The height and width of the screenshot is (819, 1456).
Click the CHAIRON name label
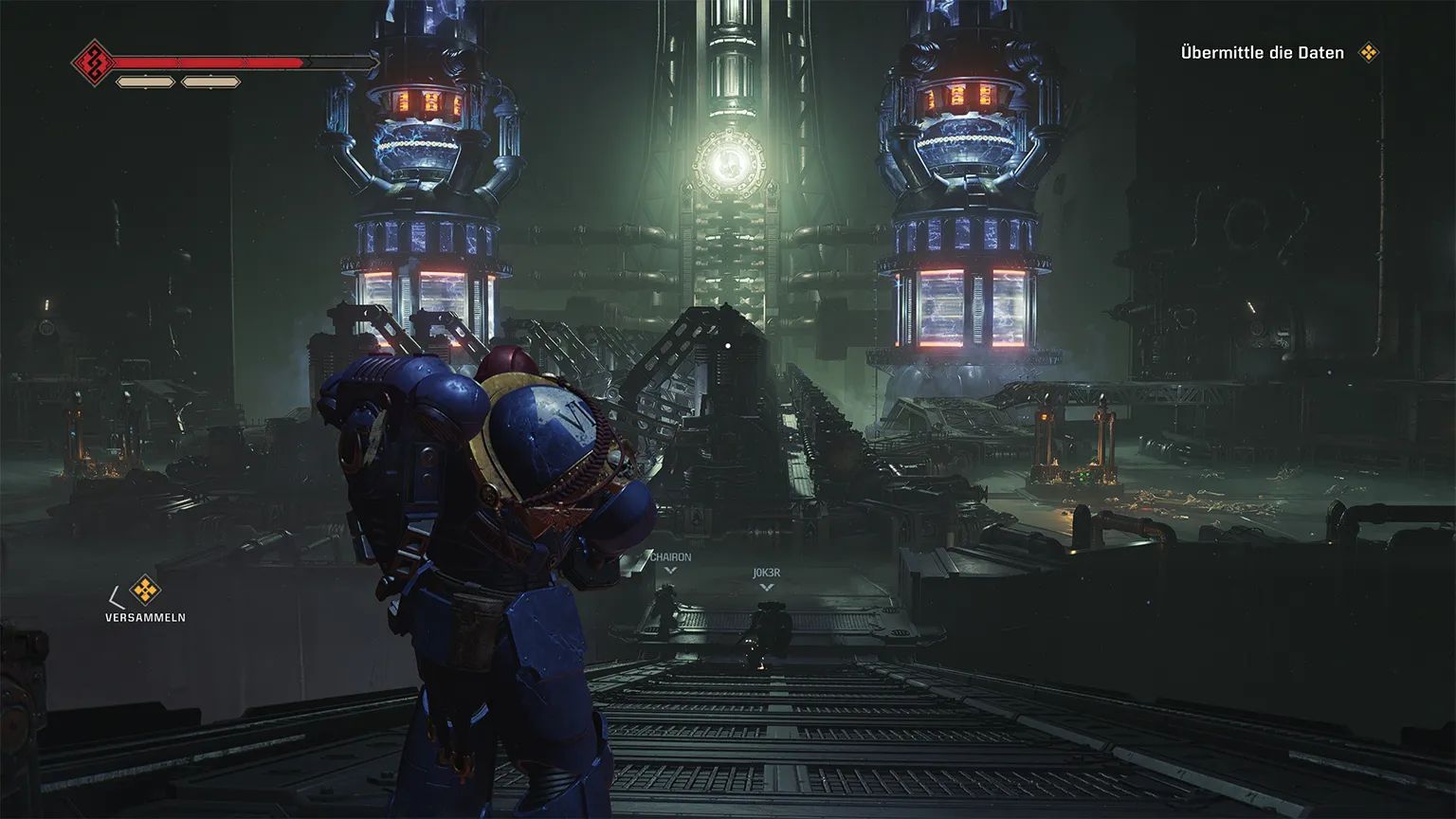(671, 557)
